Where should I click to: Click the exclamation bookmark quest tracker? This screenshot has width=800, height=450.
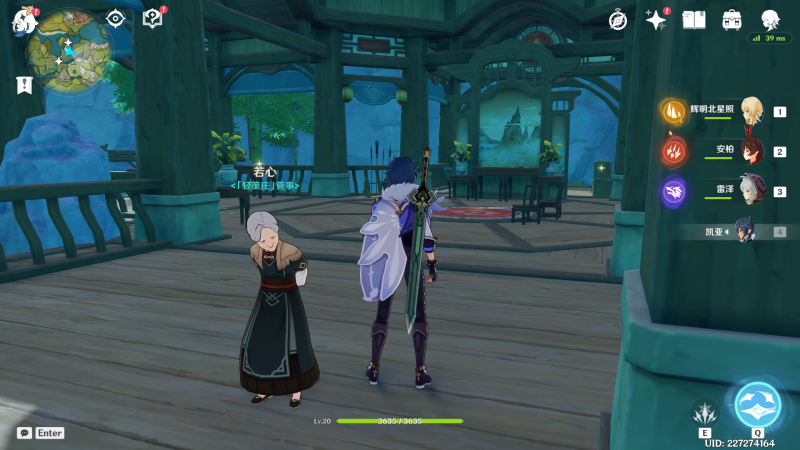(24, 85)
